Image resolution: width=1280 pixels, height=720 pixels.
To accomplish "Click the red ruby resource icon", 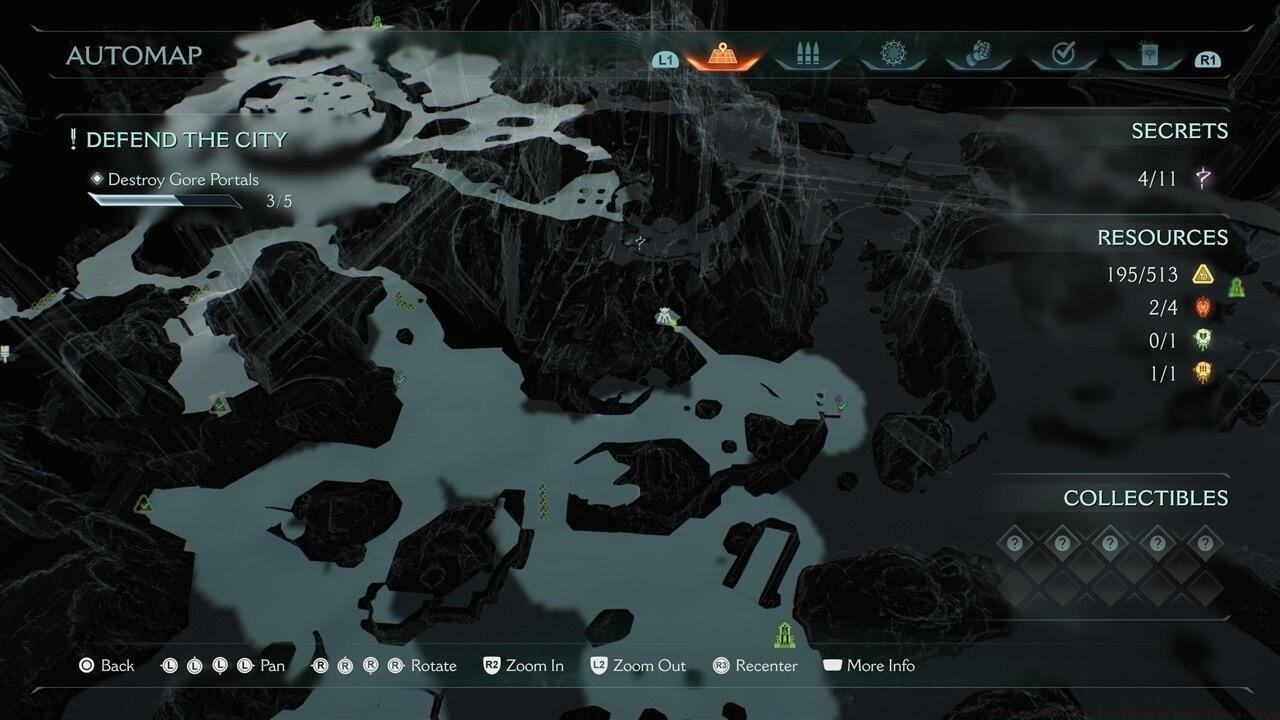I will [1203, 308].
